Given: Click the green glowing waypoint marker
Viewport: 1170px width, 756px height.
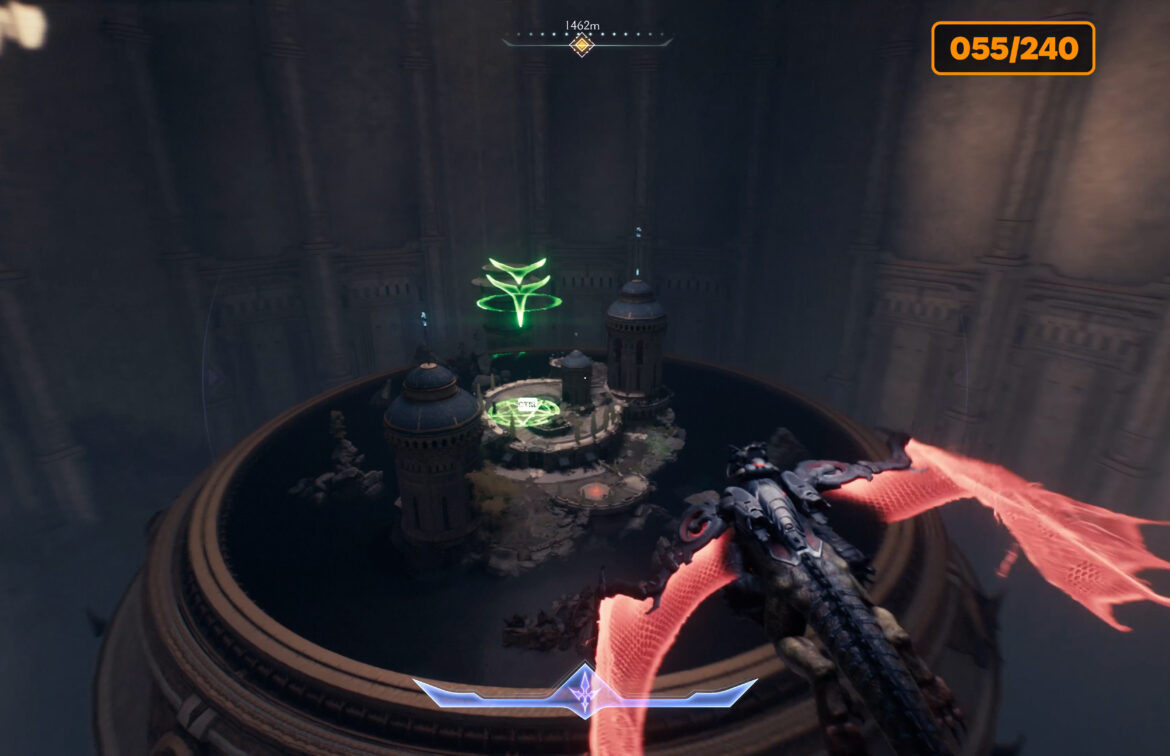Looking at the screenshot, I should [519, 290].
